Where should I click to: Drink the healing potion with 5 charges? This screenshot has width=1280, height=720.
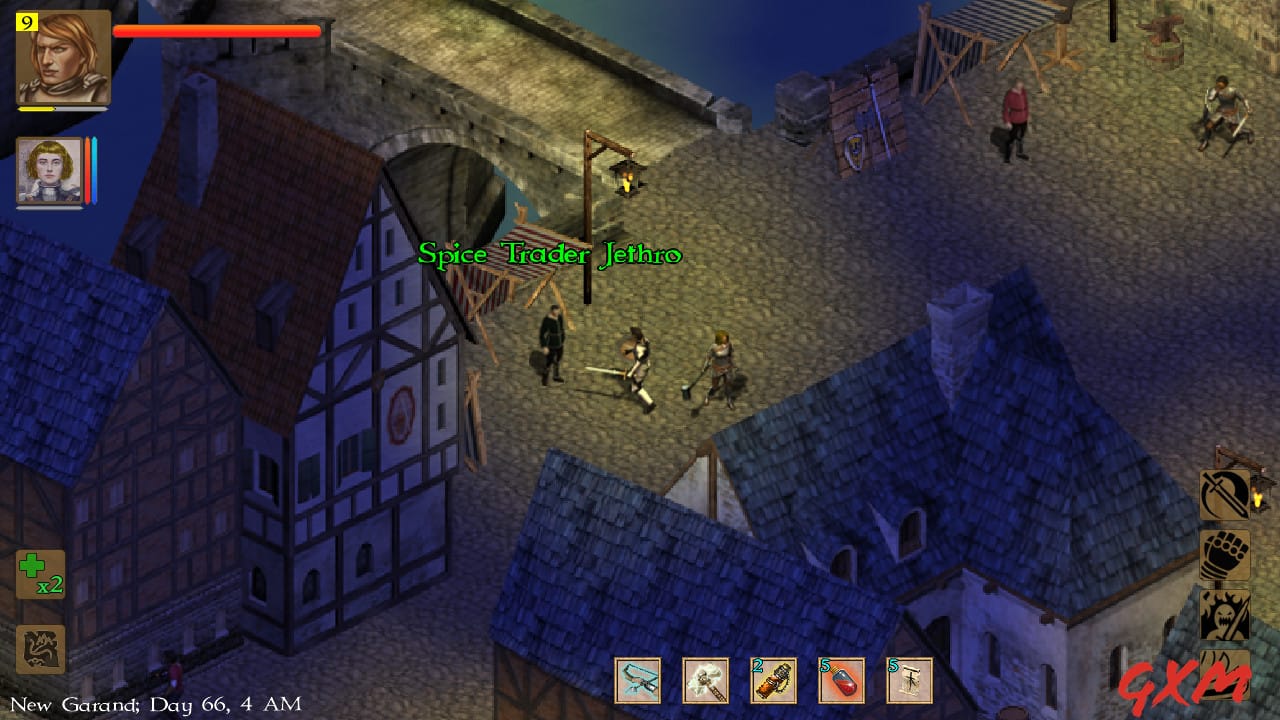pos(841,676)
